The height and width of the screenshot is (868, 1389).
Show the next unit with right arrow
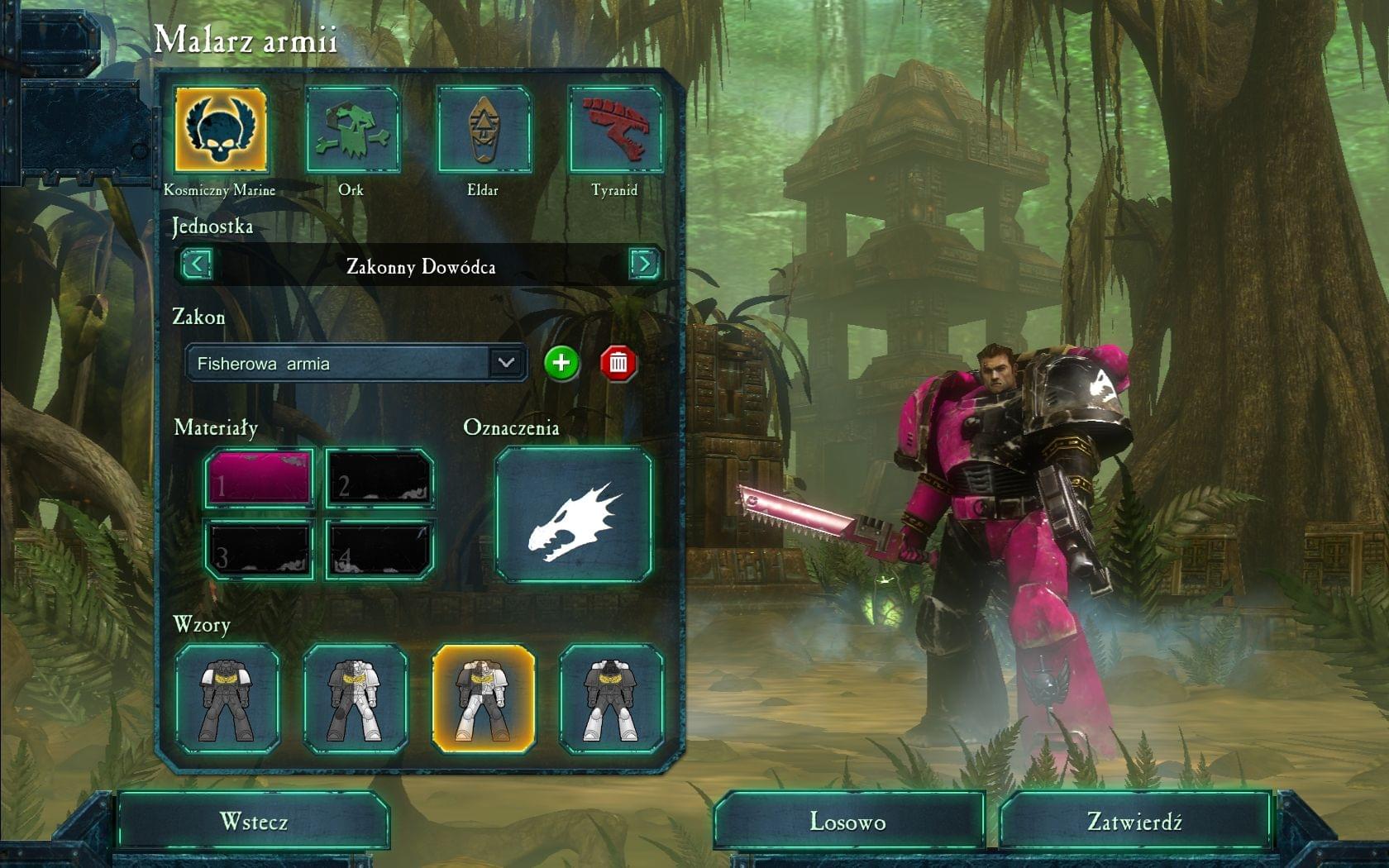click(644, 265)
